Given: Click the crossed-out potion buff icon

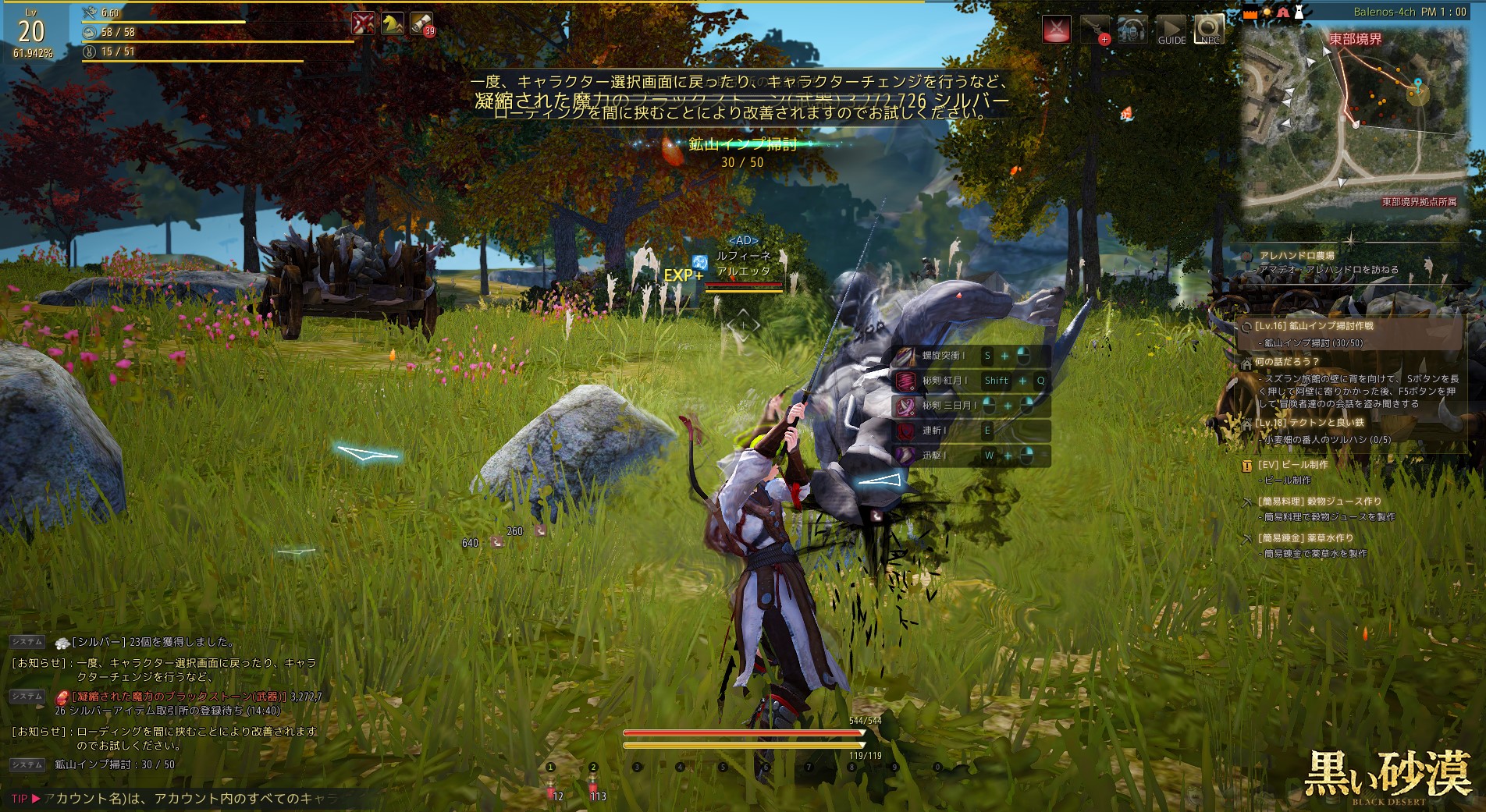Looking at the screenshot, I should click(363, 24).
